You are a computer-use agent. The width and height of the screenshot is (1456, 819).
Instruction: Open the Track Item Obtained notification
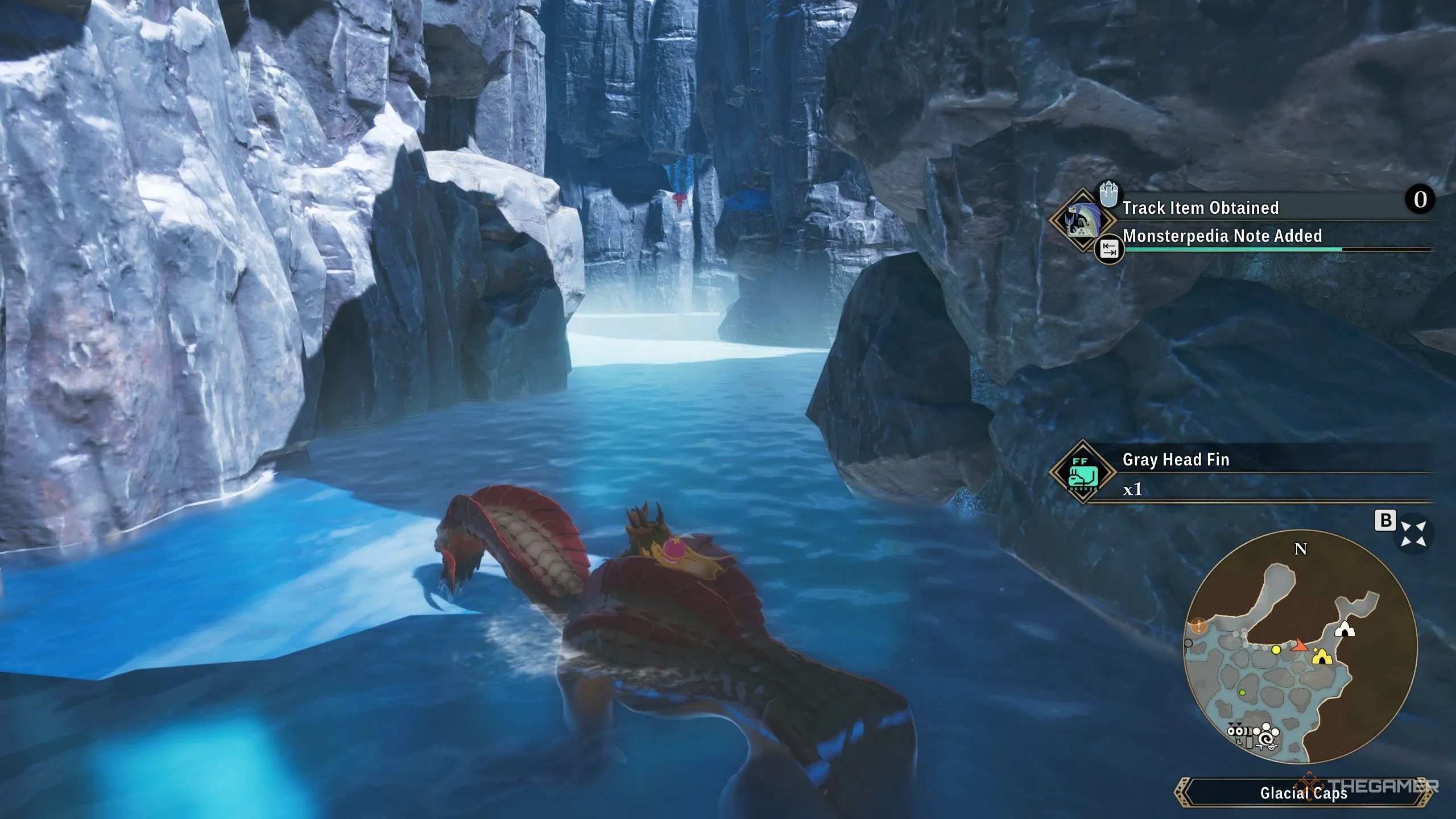coord(1200,208)
